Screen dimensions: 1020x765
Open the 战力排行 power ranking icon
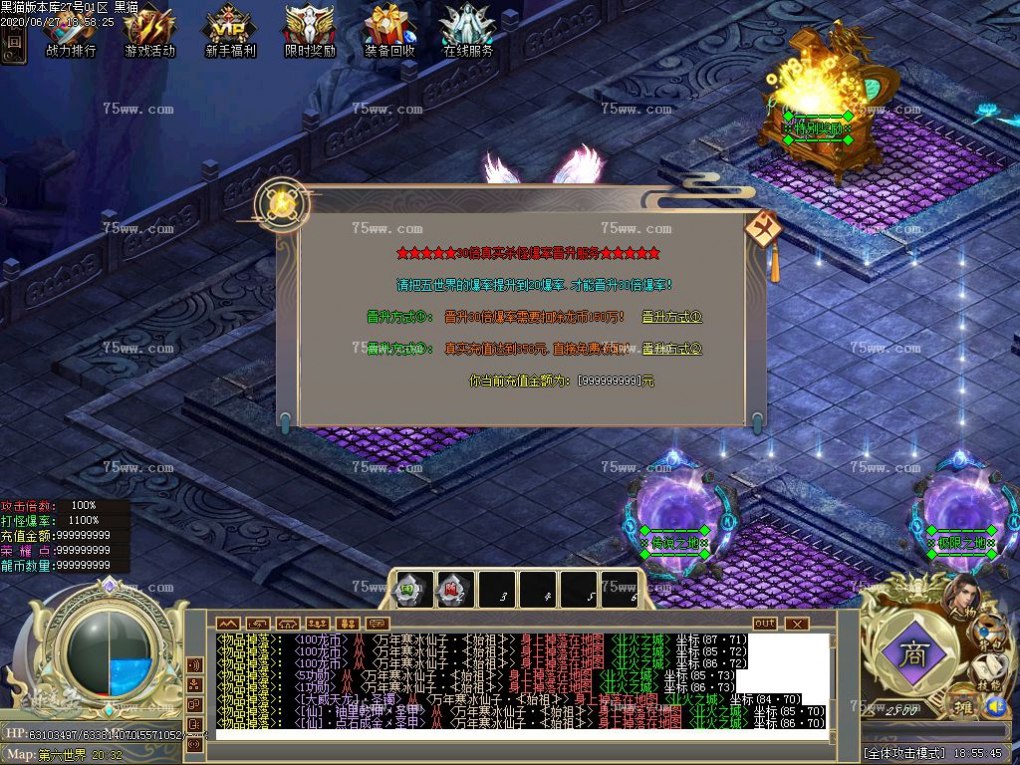(71, 30)
